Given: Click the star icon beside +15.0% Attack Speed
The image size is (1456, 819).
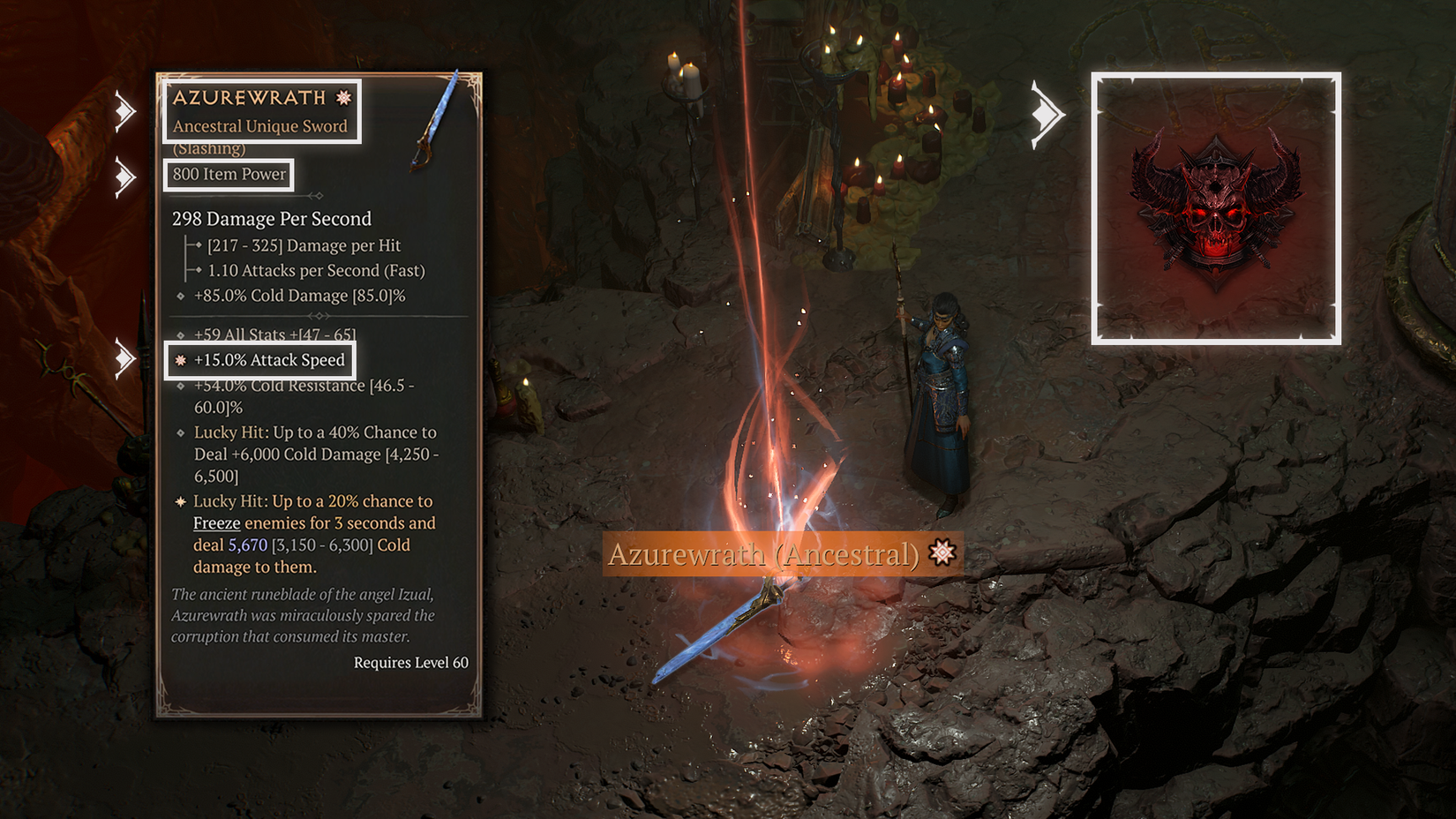Looking at the screenshot, I should (x=180, y=360).
